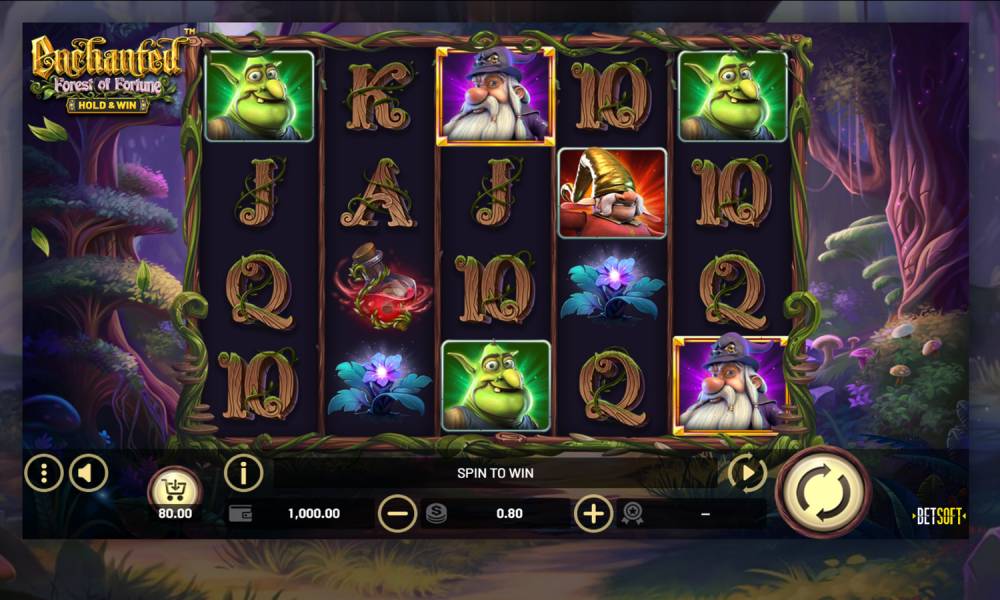Increase the bet with the plus button
The width and height of the screenshot is (1000, 600).
[x=593, y=514]
